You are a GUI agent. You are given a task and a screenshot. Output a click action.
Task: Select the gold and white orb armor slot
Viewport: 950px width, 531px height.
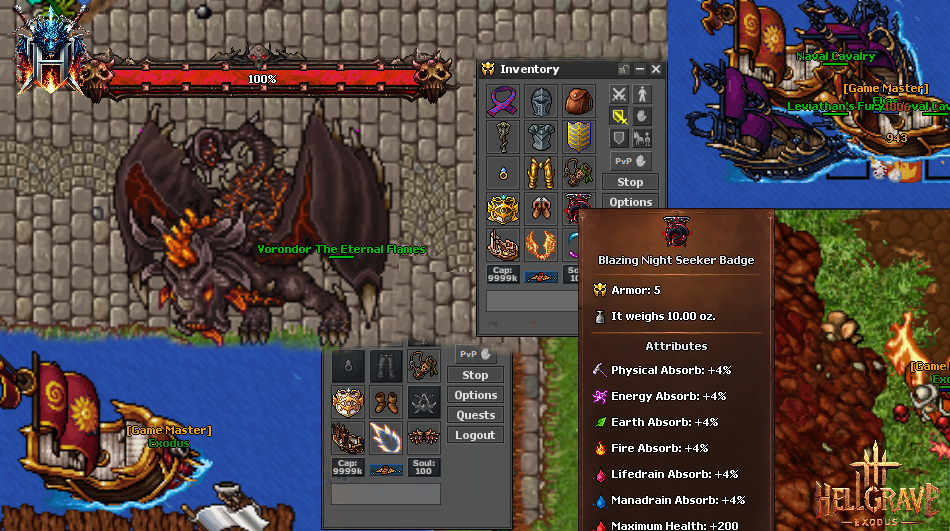(347, 401)
